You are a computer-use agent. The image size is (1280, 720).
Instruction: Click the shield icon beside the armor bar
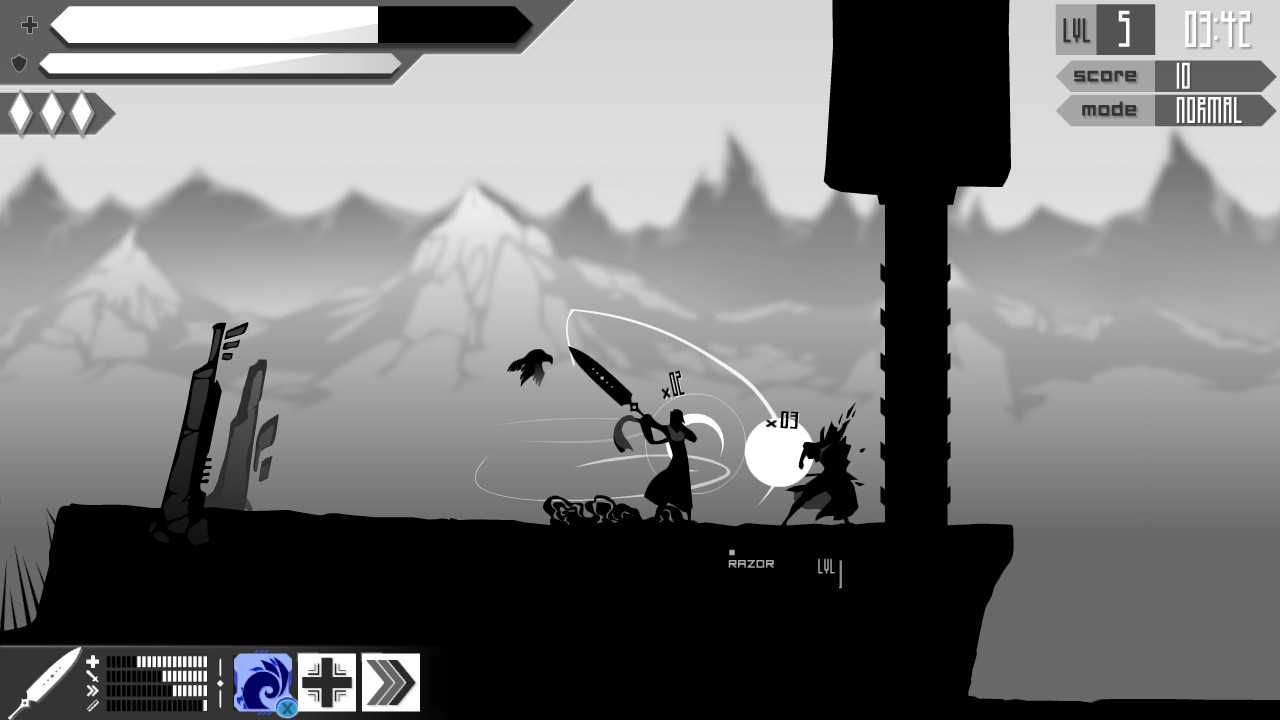click(x=18, y=62)
